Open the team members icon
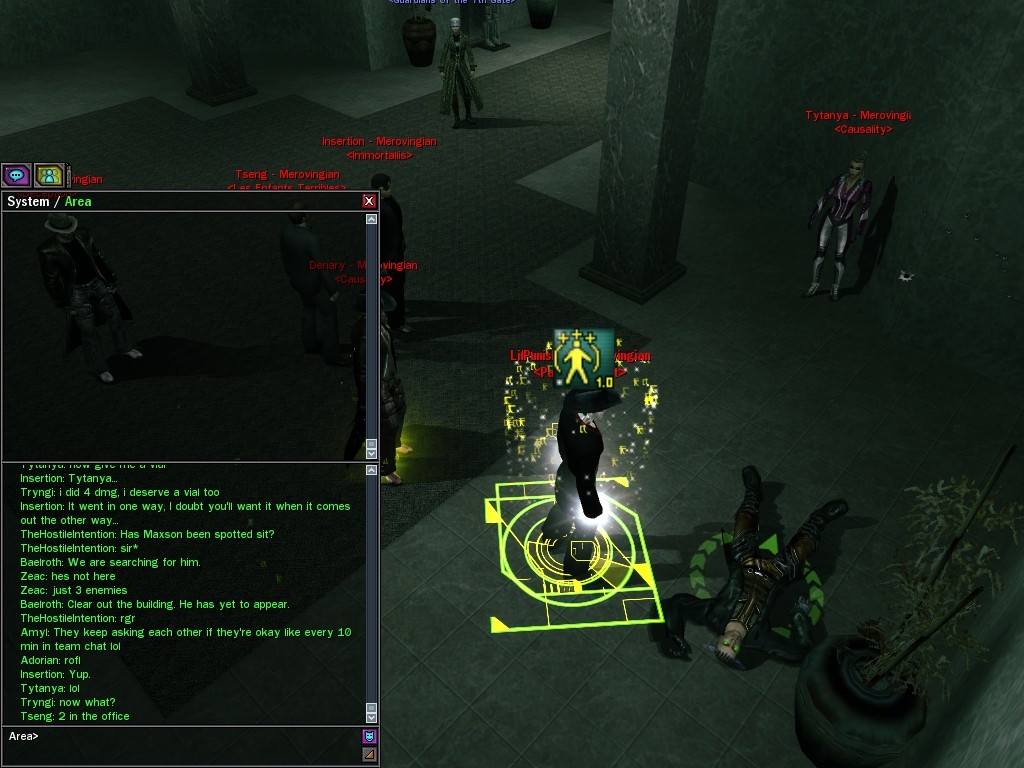Viewport: 1024px width, 768px height. [49, 176]
